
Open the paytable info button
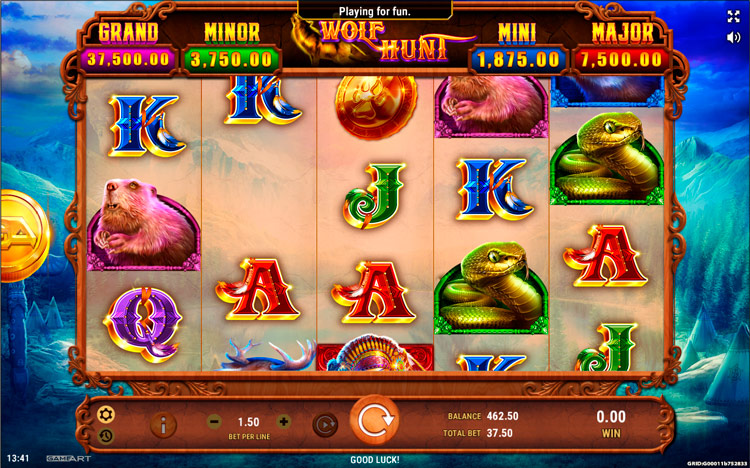[x=163, y=424]
